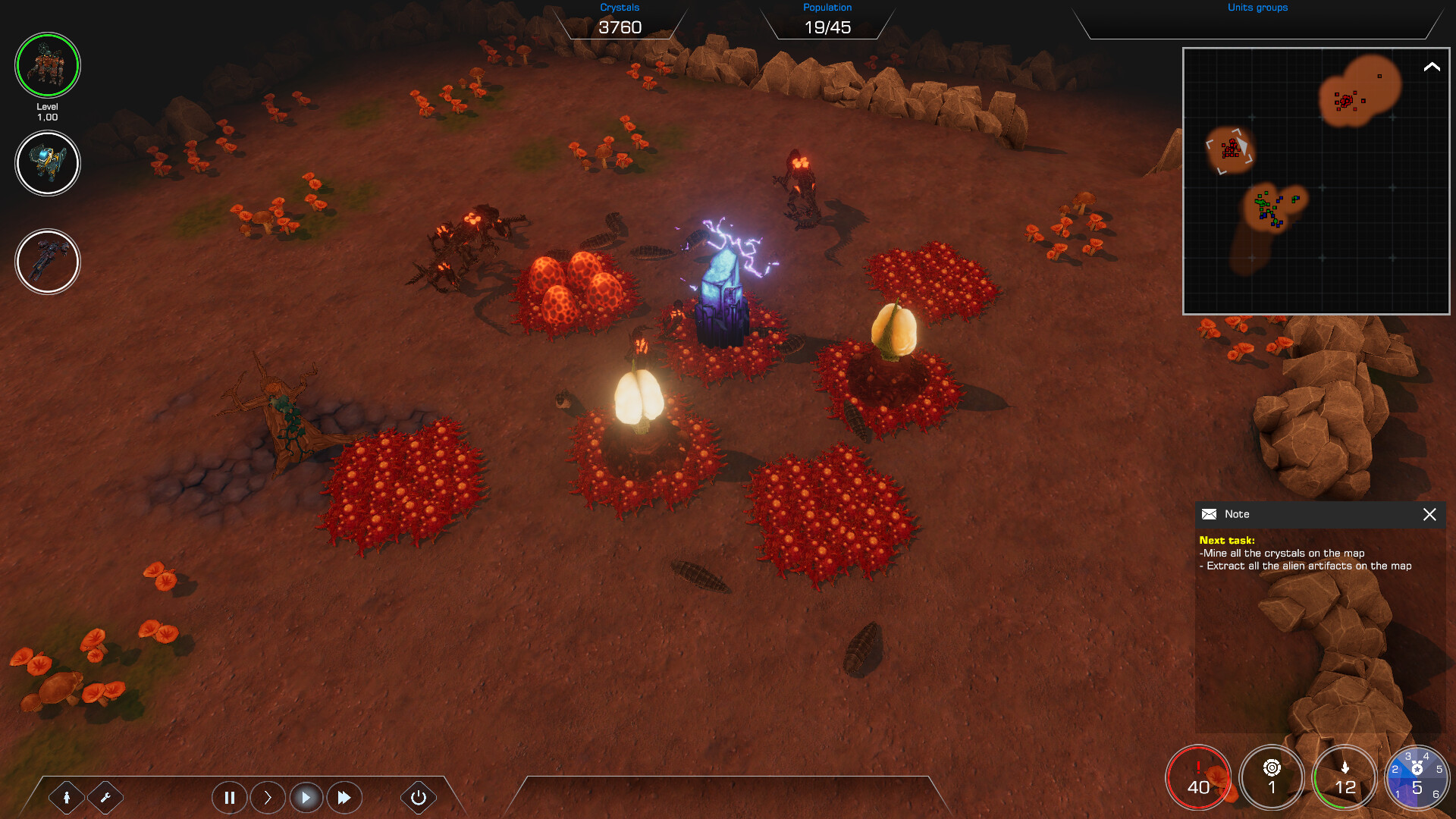The height and width of the screenshot is (819, 1456).
Task: Open the character menu with person icon
Action: click(x=67, y=797)
